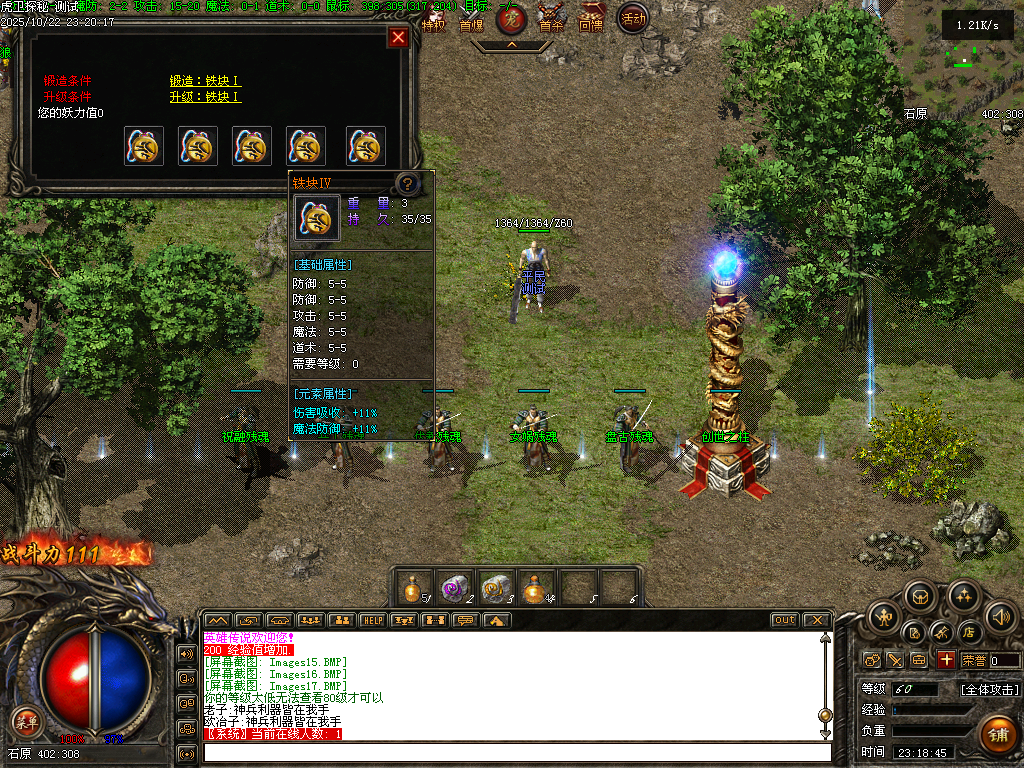Close the forging panel with the red X
Image resolution: width=1024 pixels, height=768 pixels.
tap(398, 38)
